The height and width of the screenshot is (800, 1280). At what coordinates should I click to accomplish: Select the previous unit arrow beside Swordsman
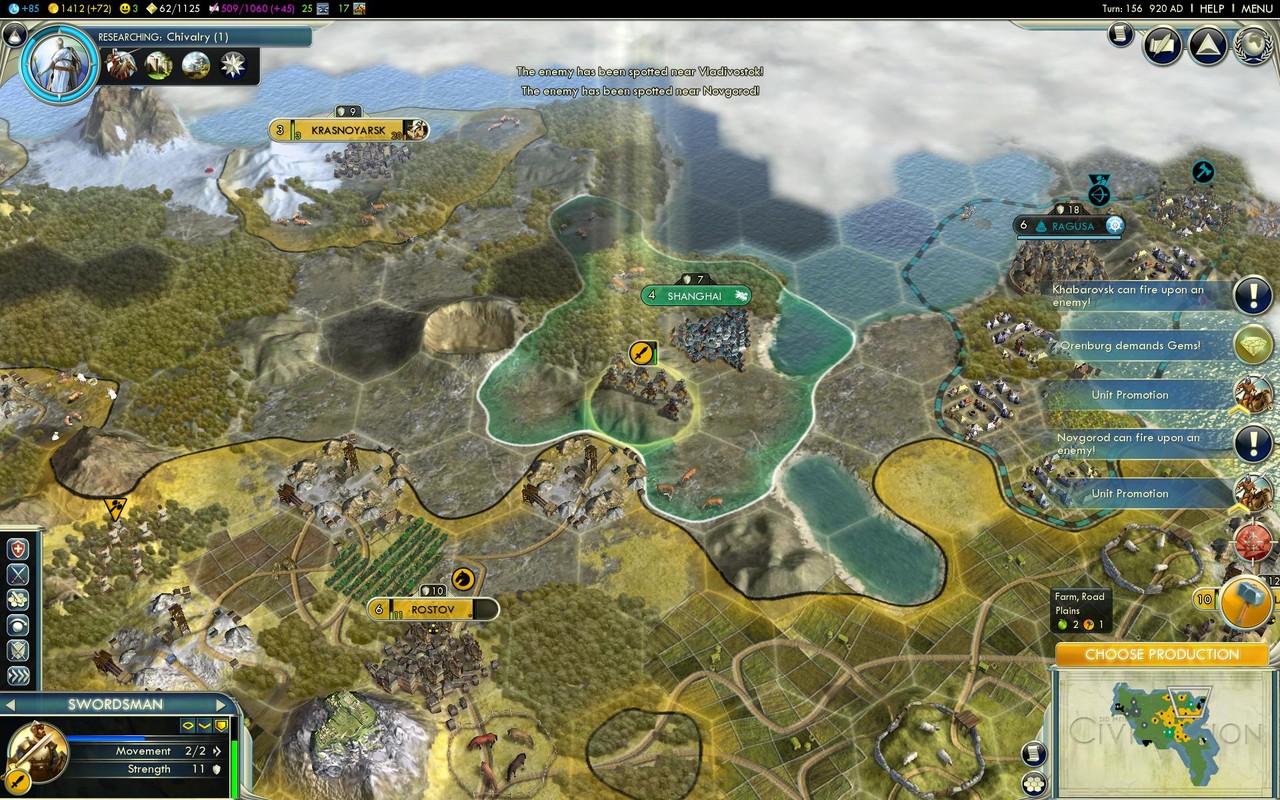coord(12,705)
